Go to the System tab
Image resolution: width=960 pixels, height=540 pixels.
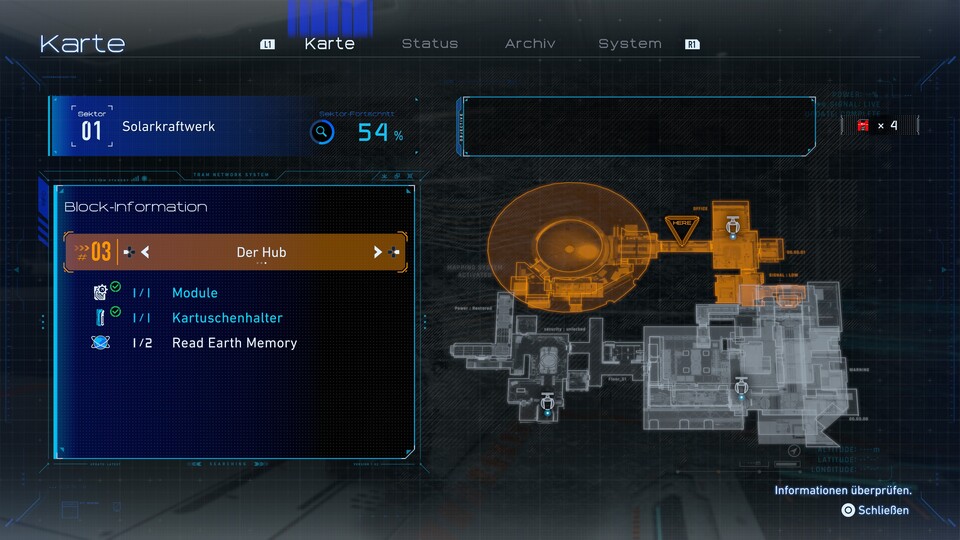coord(629,44)
